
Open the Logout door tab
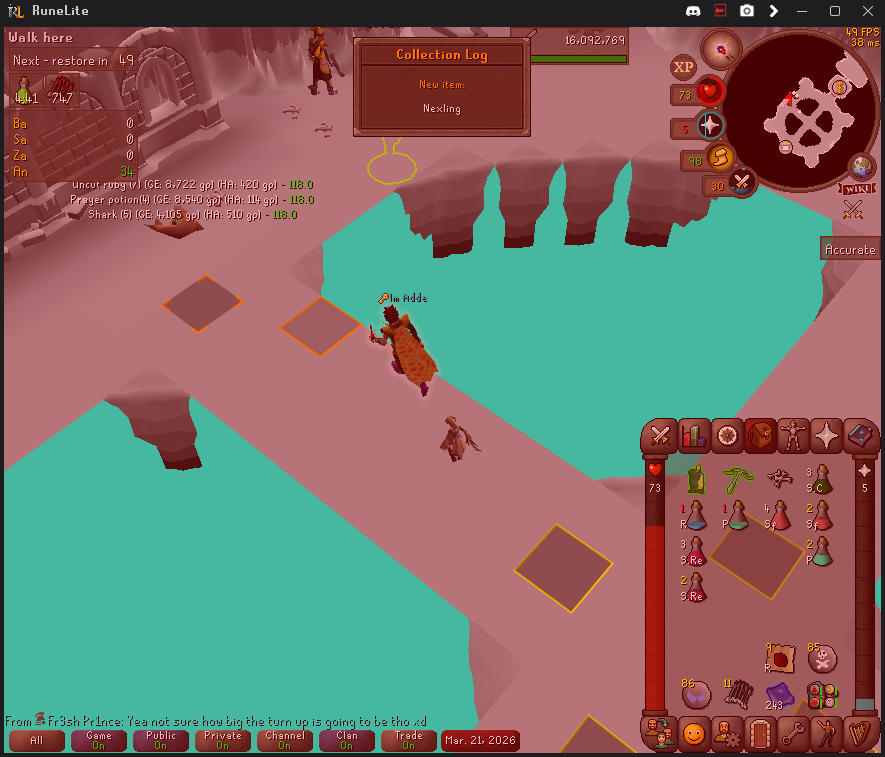click(x=759, y=734)
